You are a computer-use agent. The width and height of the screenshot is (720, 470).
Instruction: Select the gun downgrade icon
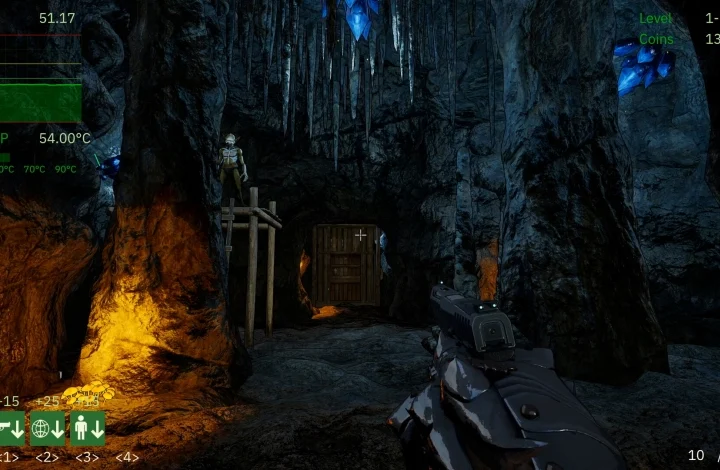pos(11,429)
